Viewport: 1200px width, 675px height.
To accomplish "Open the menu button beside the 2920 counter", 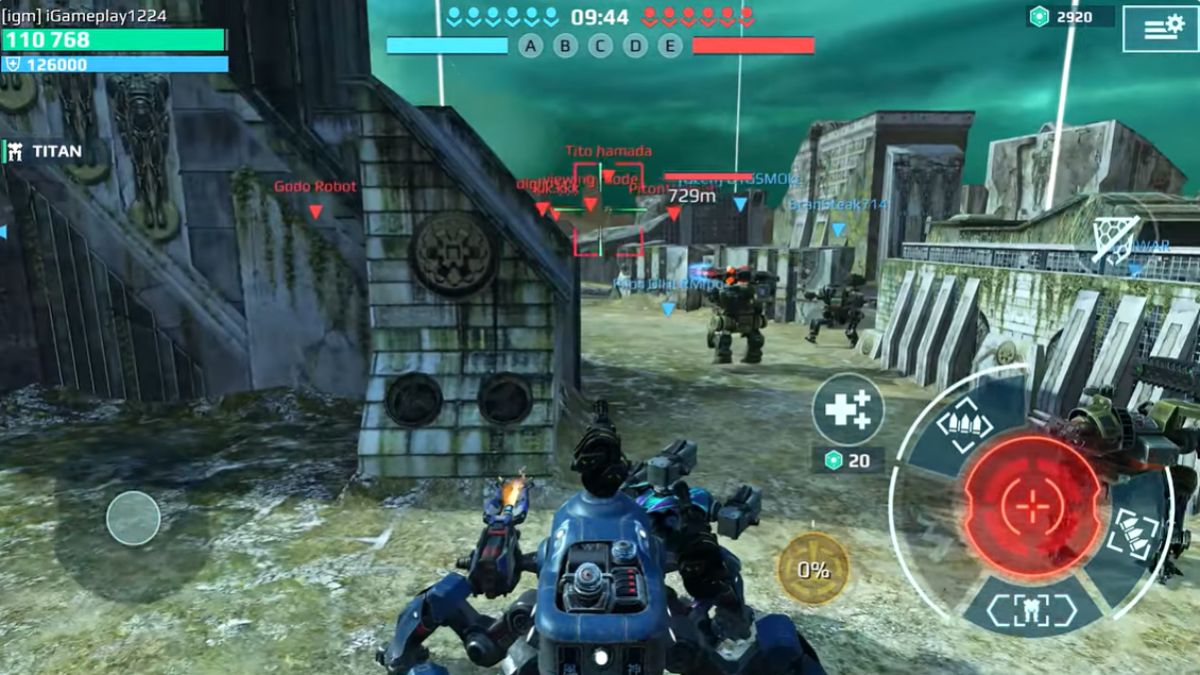I will [1160, 29].
